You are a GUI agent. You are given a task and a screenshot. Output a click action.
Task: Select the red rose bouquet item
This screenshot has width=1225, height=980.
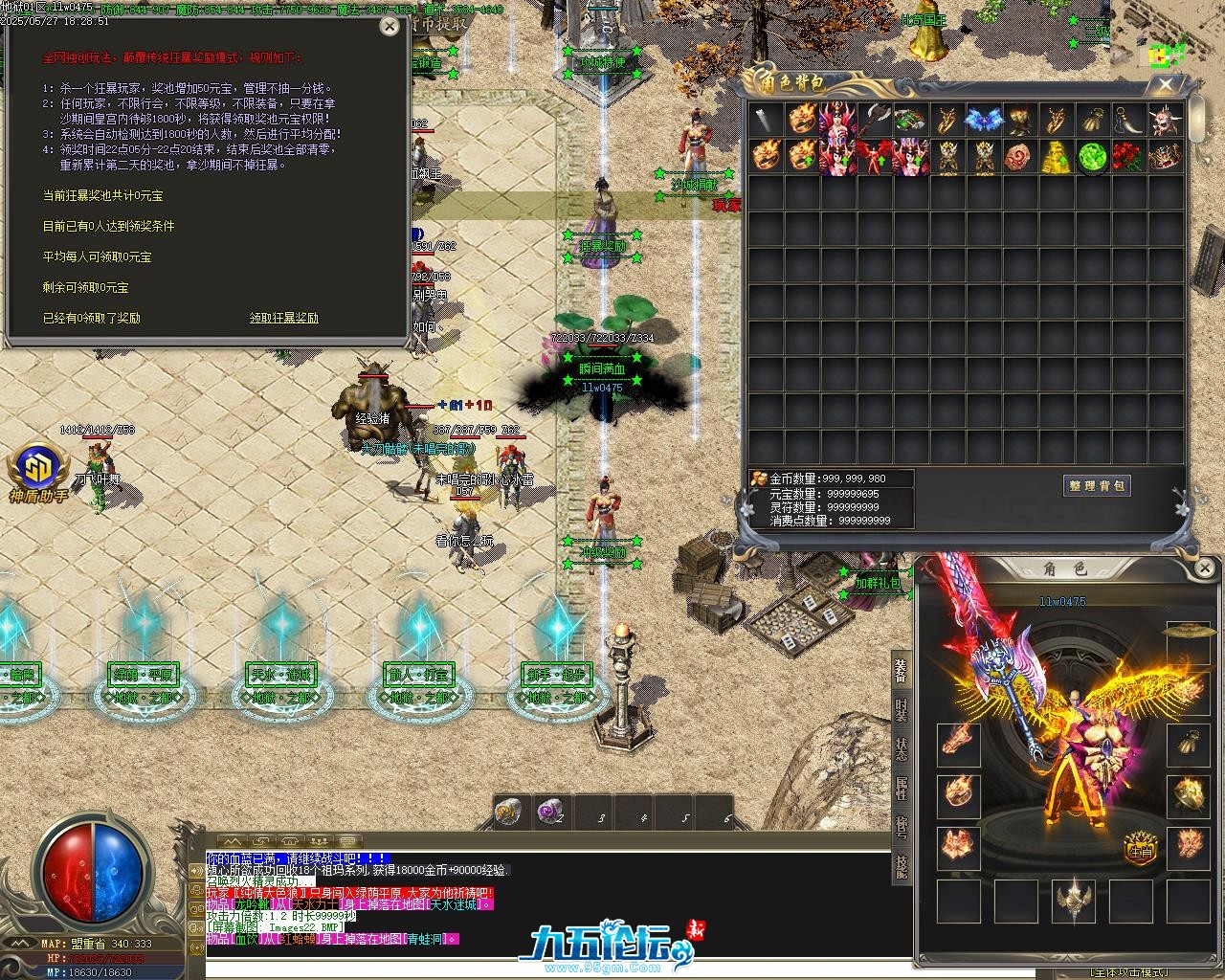point(1128,157)
